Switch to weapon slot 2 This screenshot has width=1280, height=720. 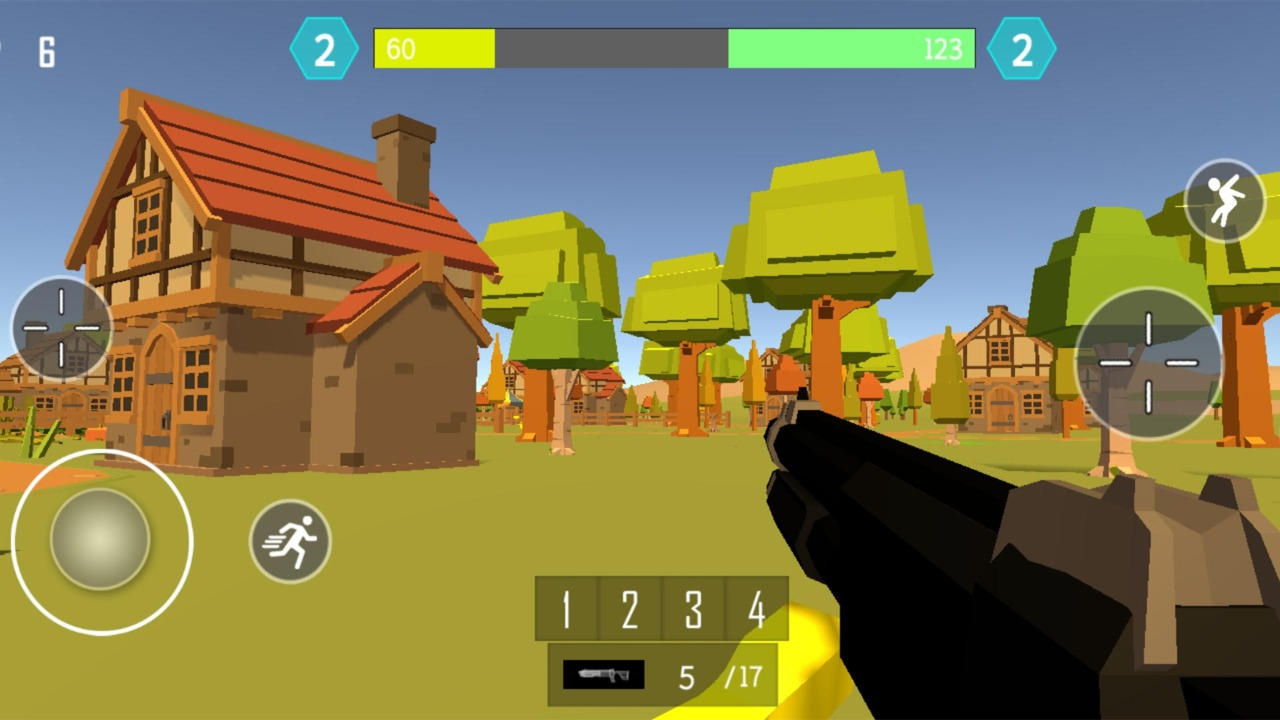click(x=629, y=611)
